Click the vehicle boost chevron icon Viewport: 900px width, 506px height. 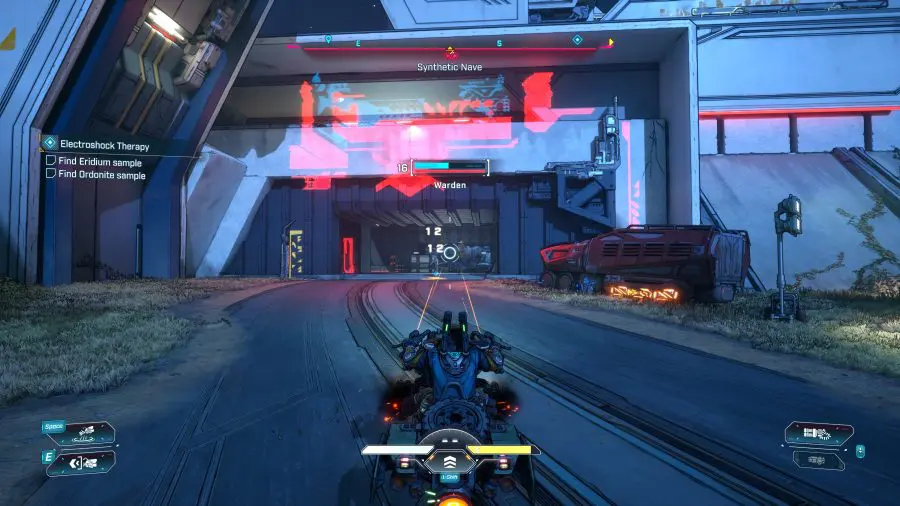pyautogui.click(x=450, y=461)
